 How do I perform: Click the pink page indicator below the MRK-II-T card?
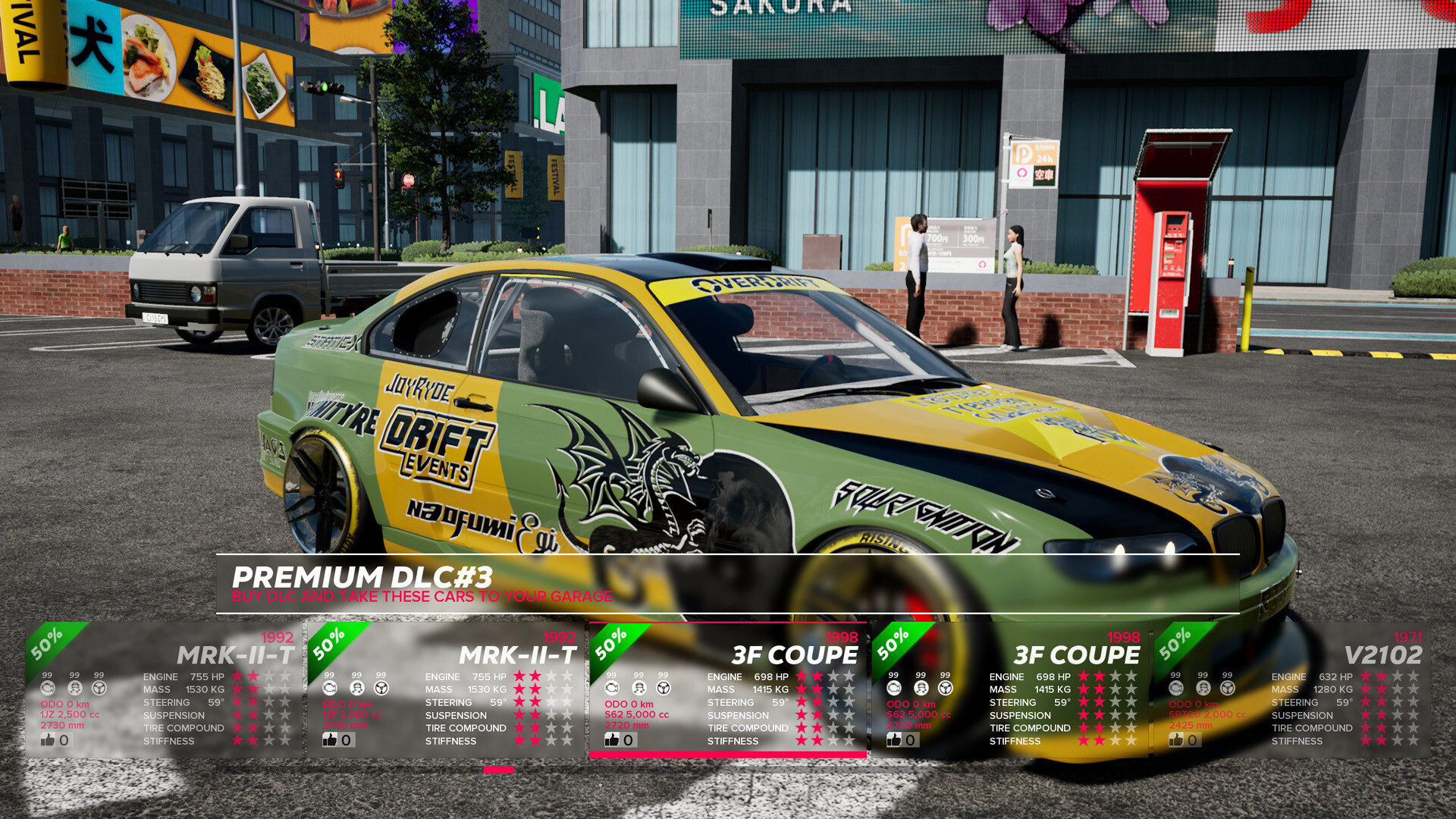tap(498, 769)
